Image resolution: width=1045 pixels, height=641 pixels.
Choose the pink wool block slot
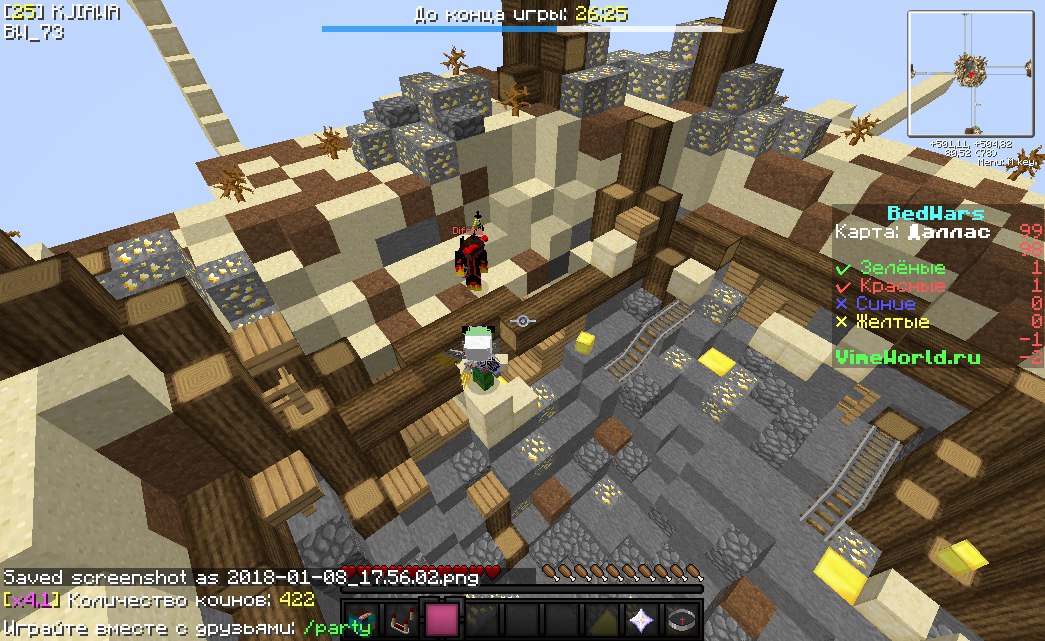[440, 620]
